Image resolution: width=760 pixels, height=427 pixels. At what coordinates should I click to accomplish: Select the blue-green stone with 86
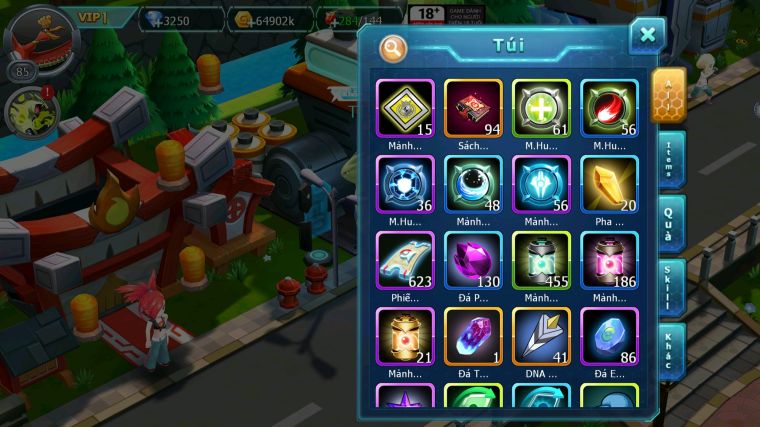[609, 336]
